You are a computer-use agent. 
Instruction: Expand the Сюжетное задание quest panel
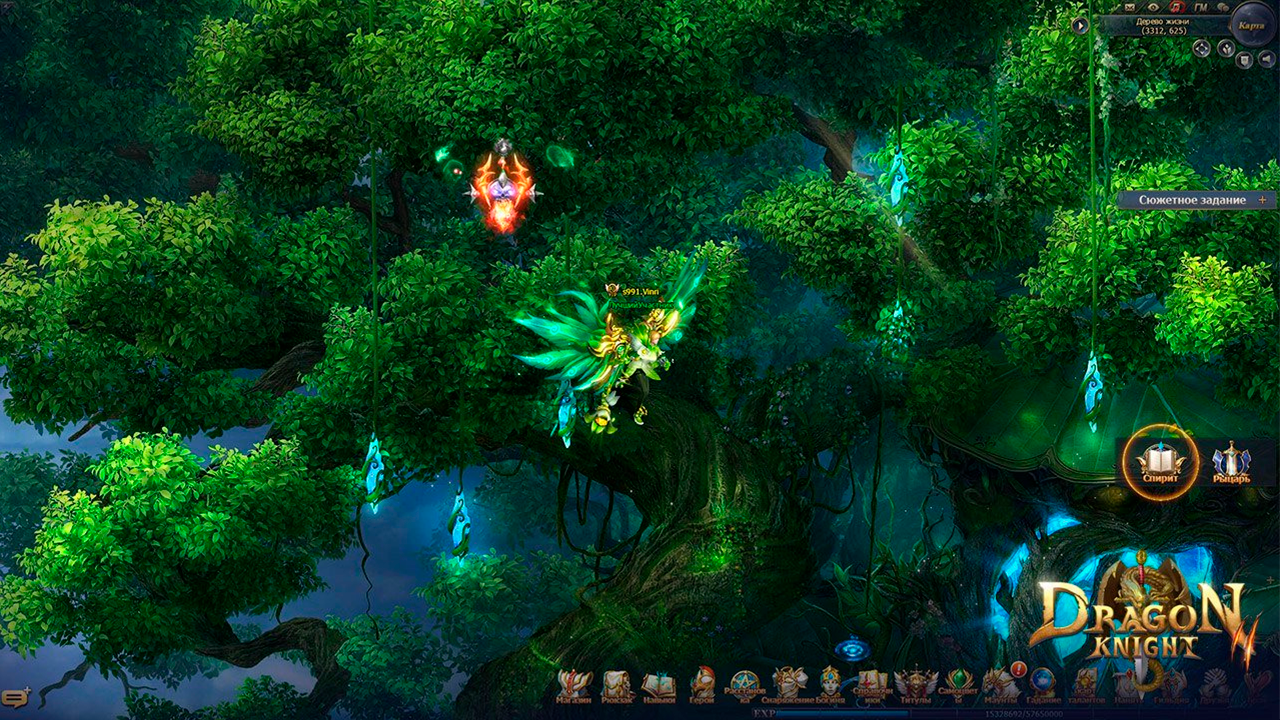pos(1262,198)
